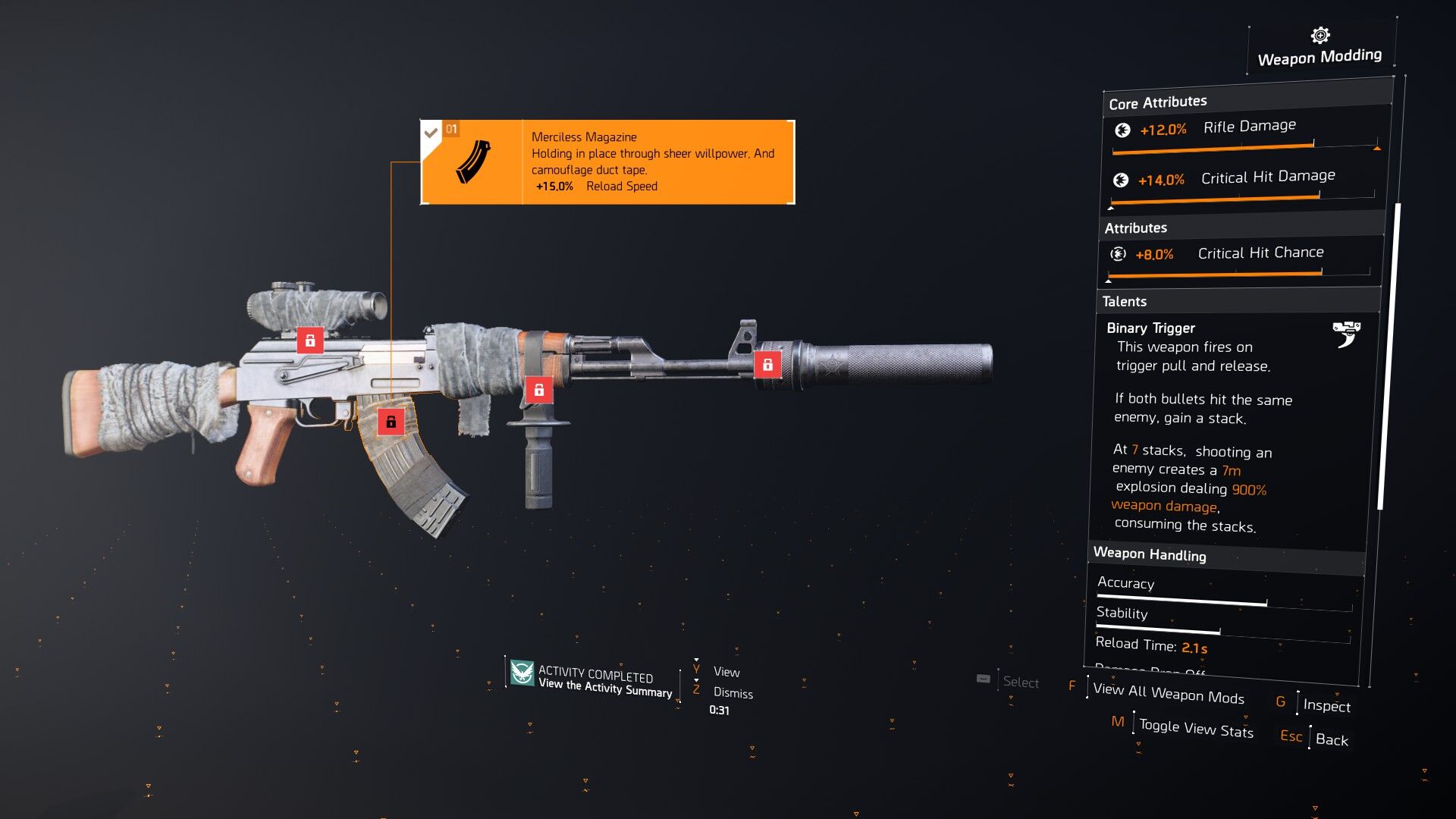This screenshot has width=1456, height=819.
Task: Select the locked underbarrel grip slot
Action: point(538,390)
